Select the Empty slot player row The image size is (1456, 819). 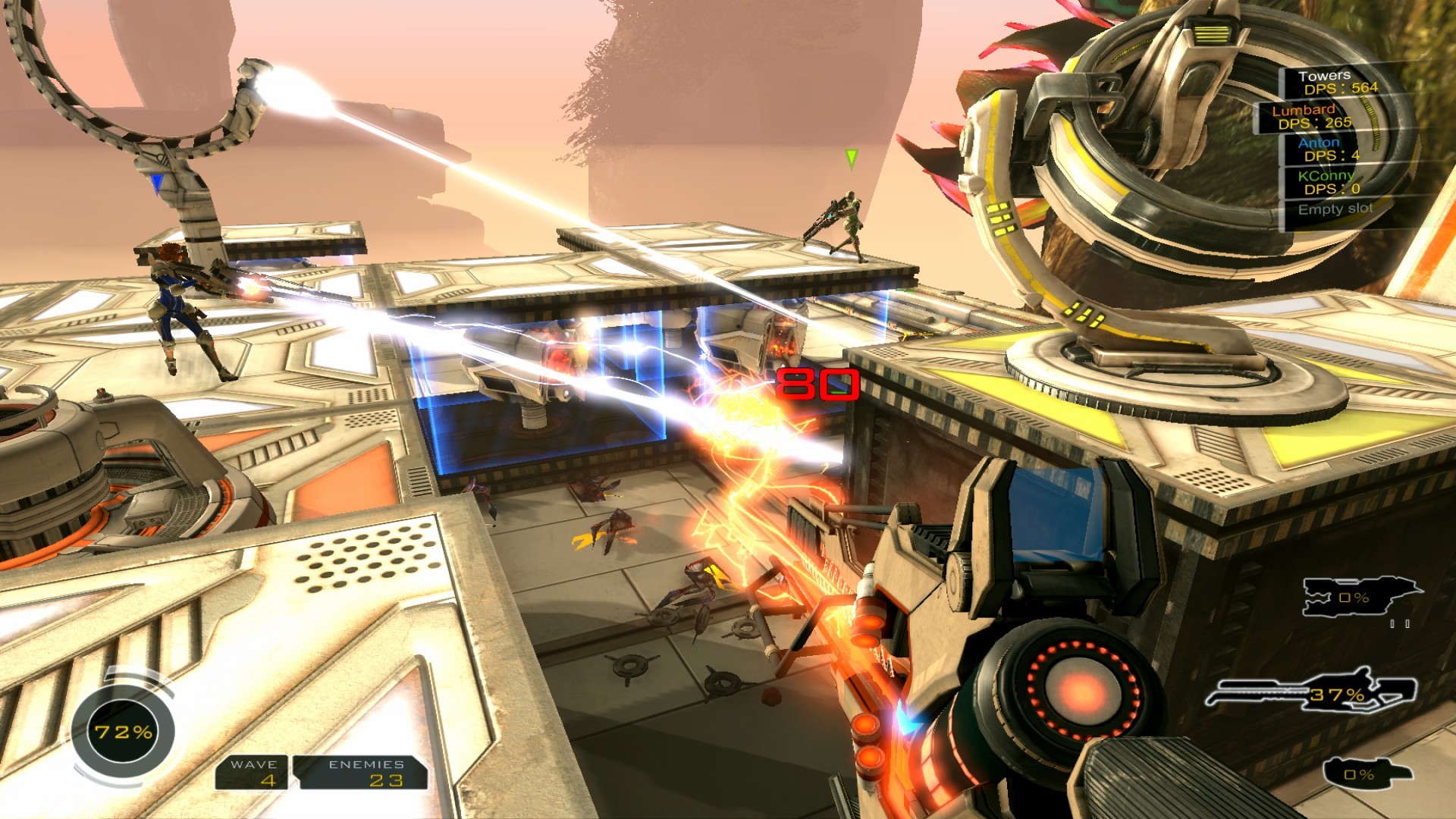[x=1335, y=209]
